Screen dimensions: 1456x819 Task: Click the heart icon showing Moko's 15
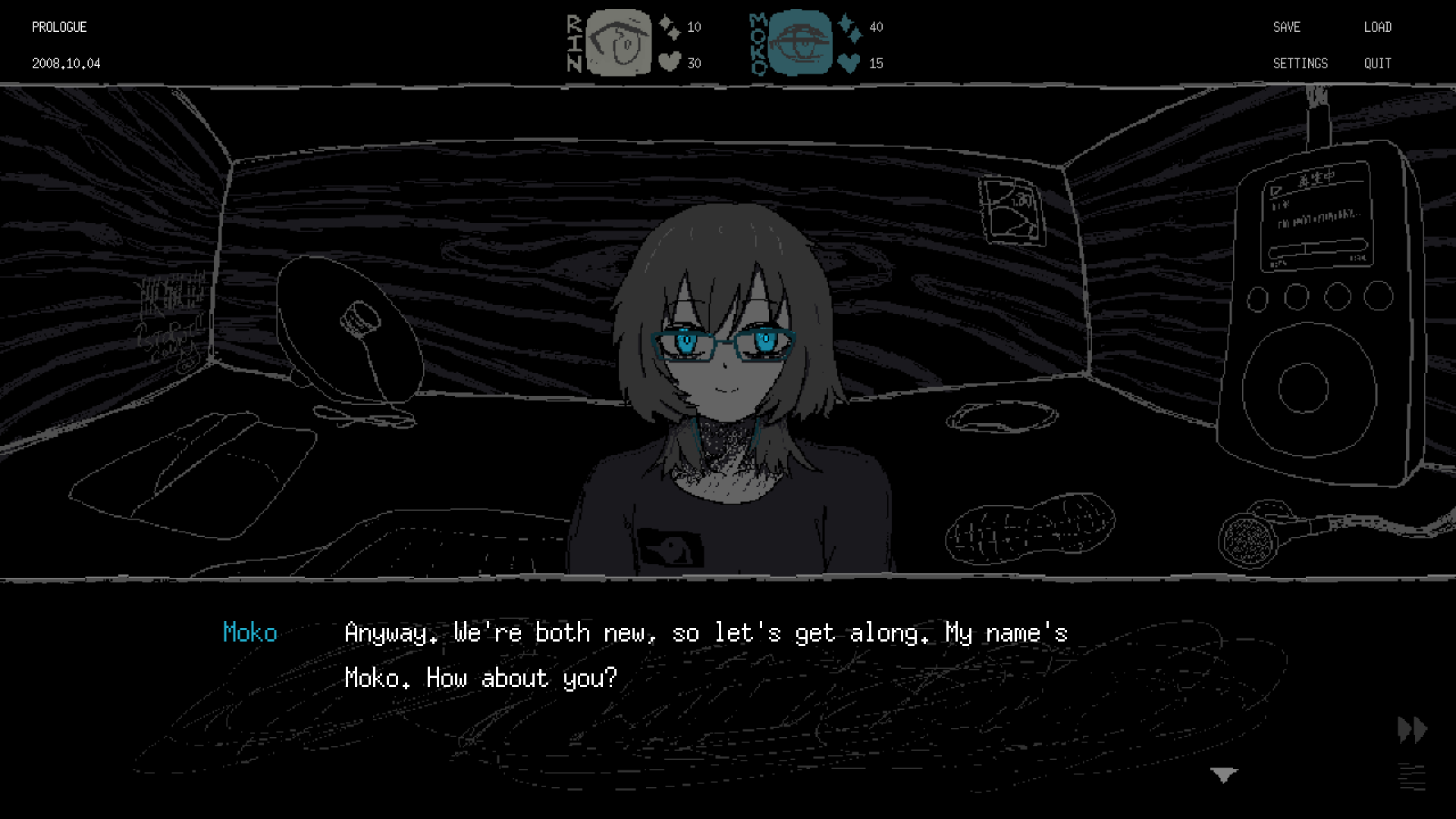pyautogui.click(x=849, y=63)
